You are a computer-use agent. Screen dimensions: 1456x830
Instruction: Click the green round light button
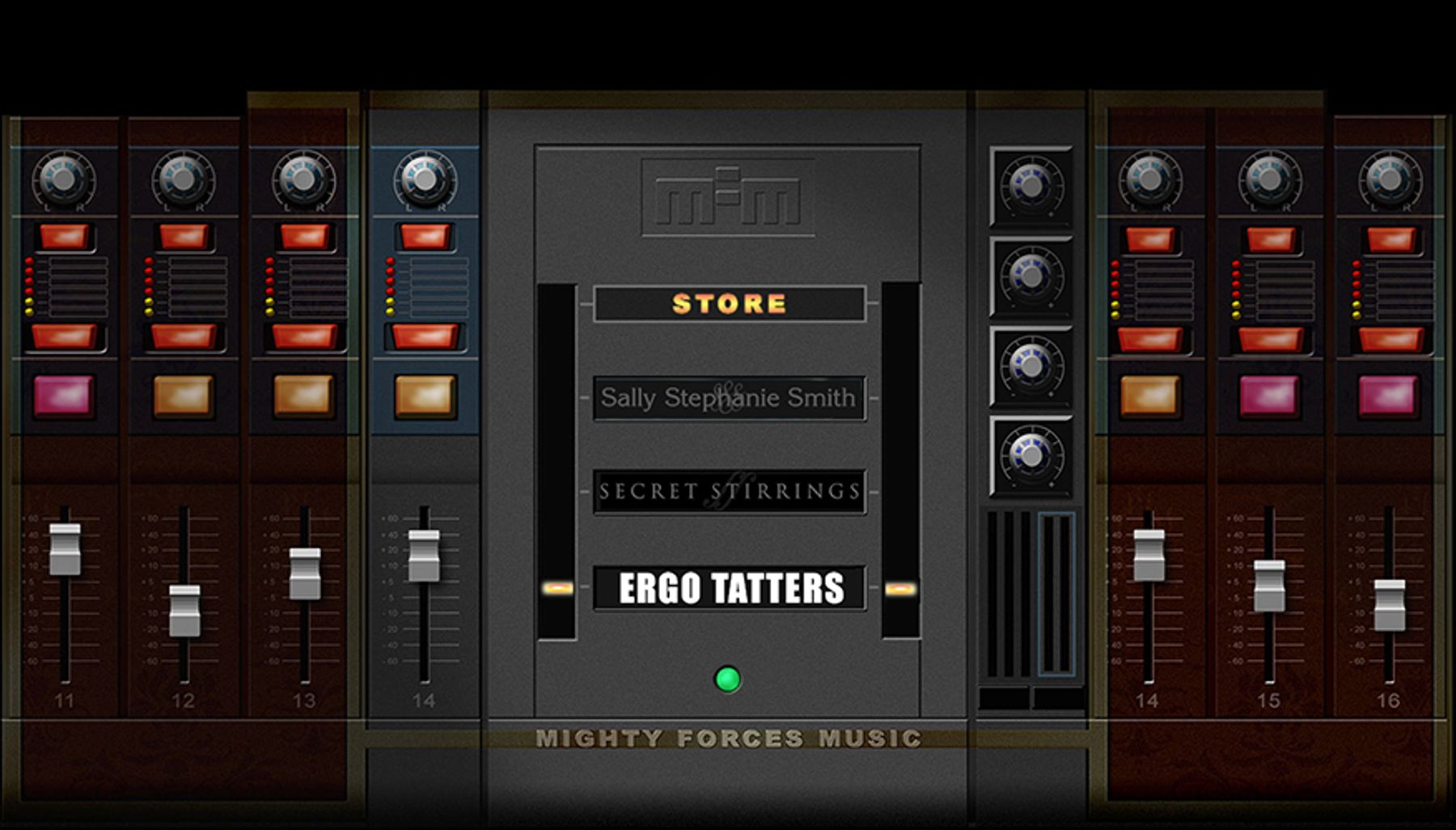(x=727, y=679)
